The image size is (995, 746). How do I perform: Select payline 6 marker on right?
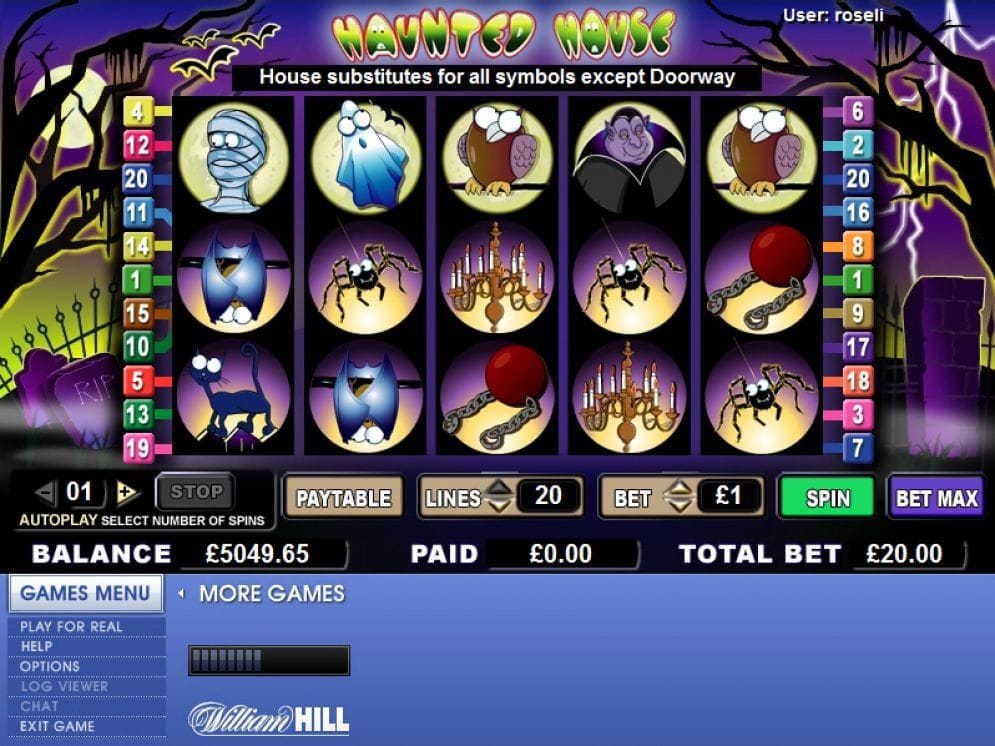pyautogui.click(x=857, y=111)
